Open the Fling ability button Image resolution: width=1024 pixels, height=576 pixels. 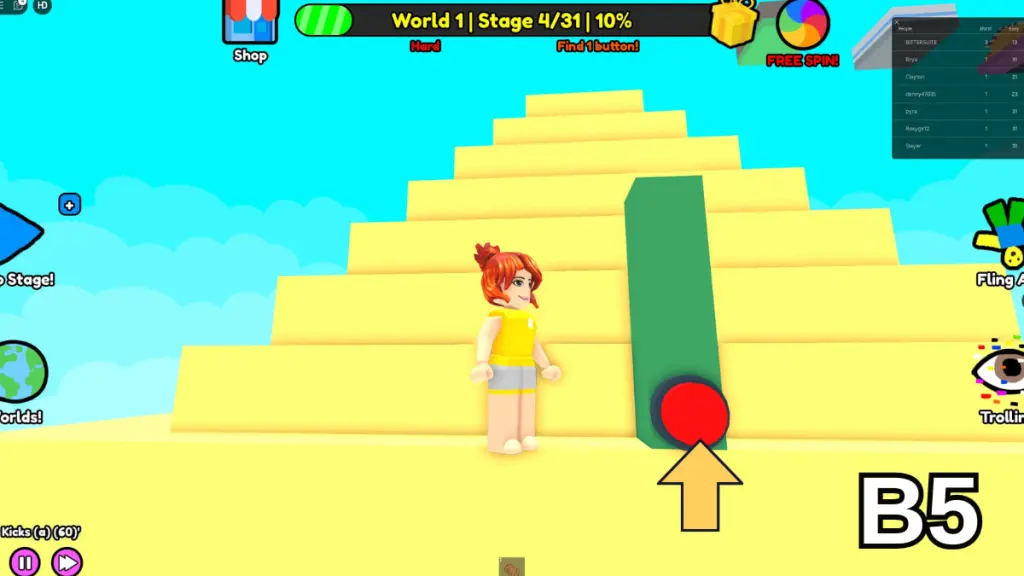[x=1003, y=235]
